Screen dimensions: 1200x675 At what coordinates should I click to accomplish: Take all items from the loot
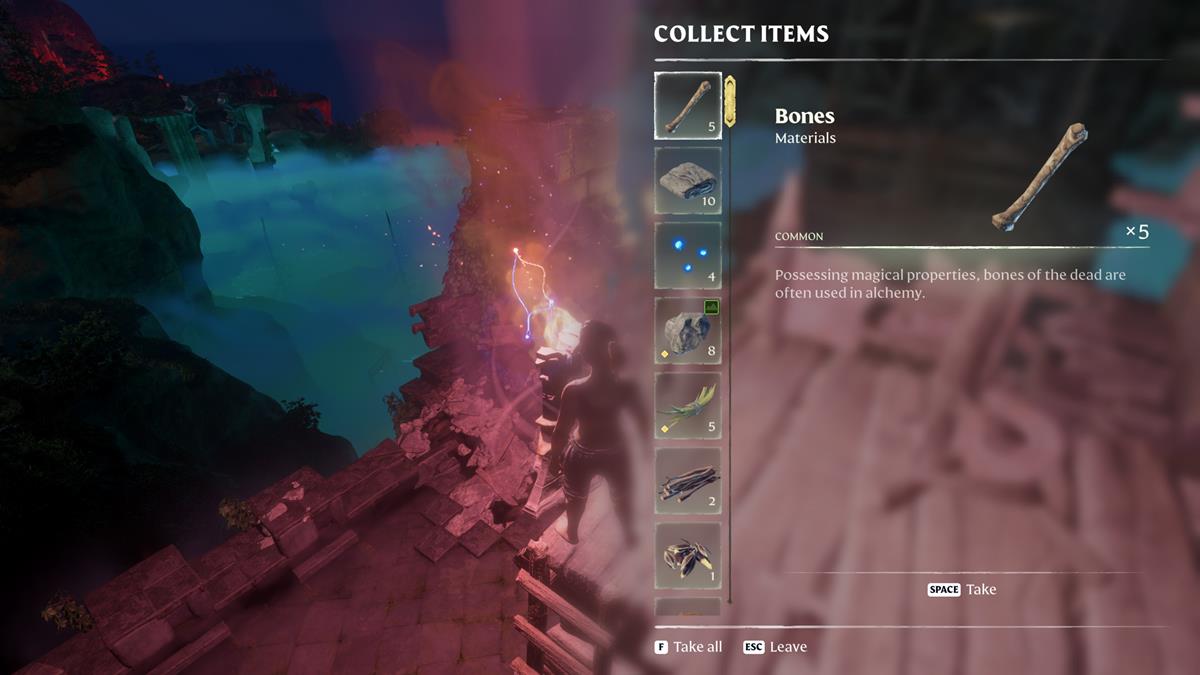689,647
